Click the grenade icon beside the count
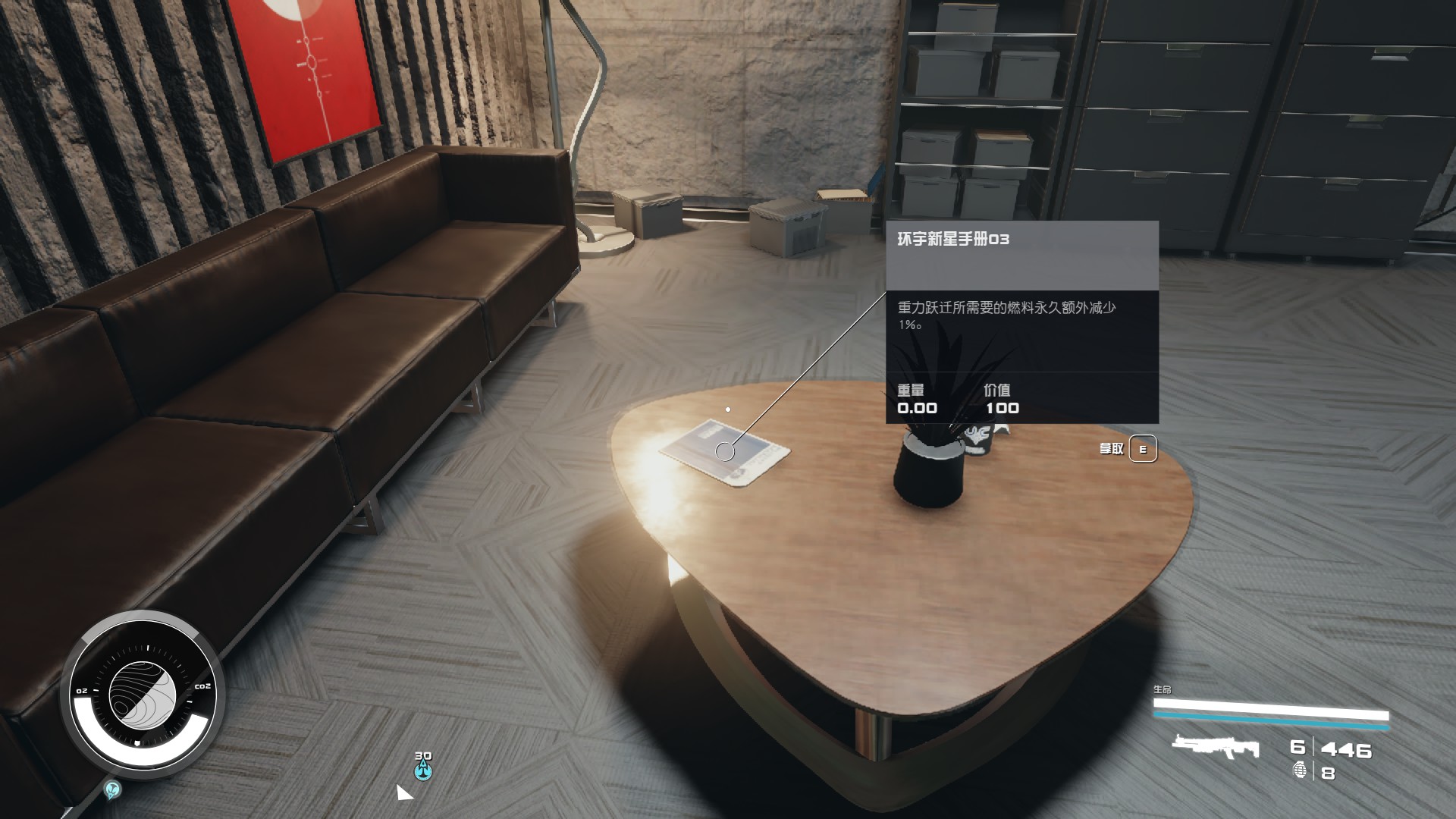The width and height of the screenshot is (1456, 819). click(x=1300, y=771)
